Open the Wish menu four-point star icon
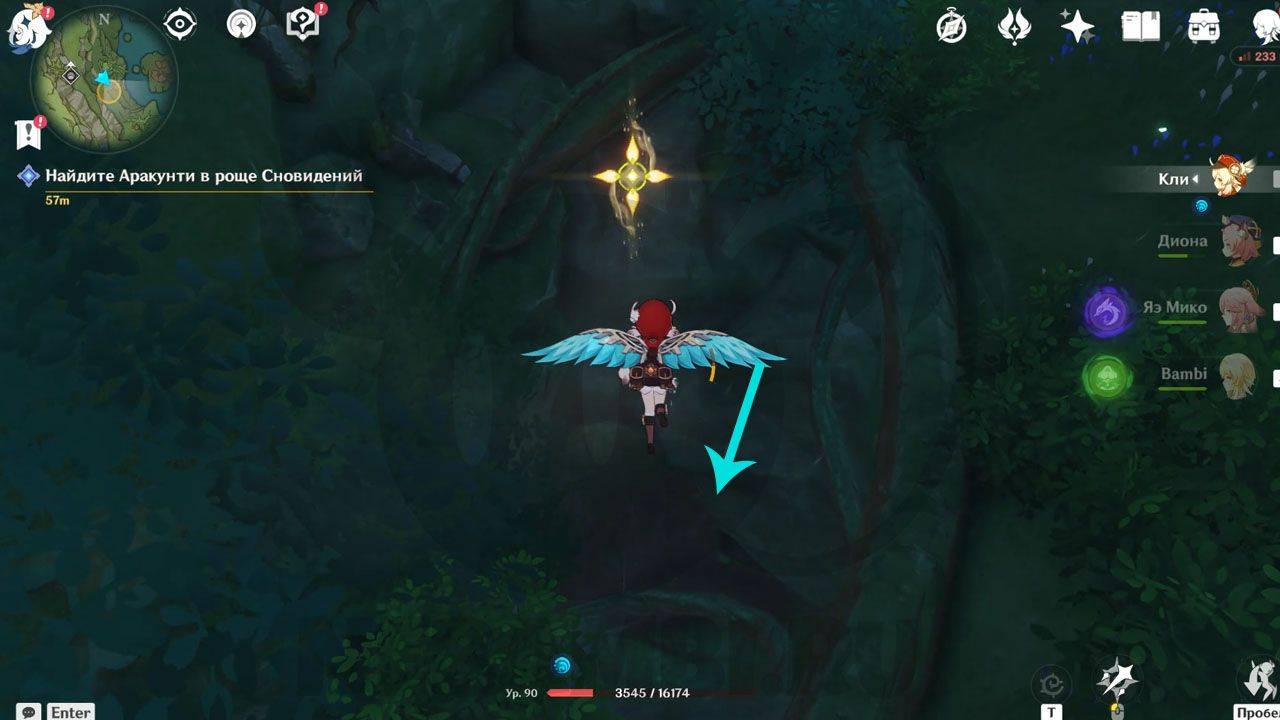Screen dimensions: 1280x720 tap(1078, 26)
